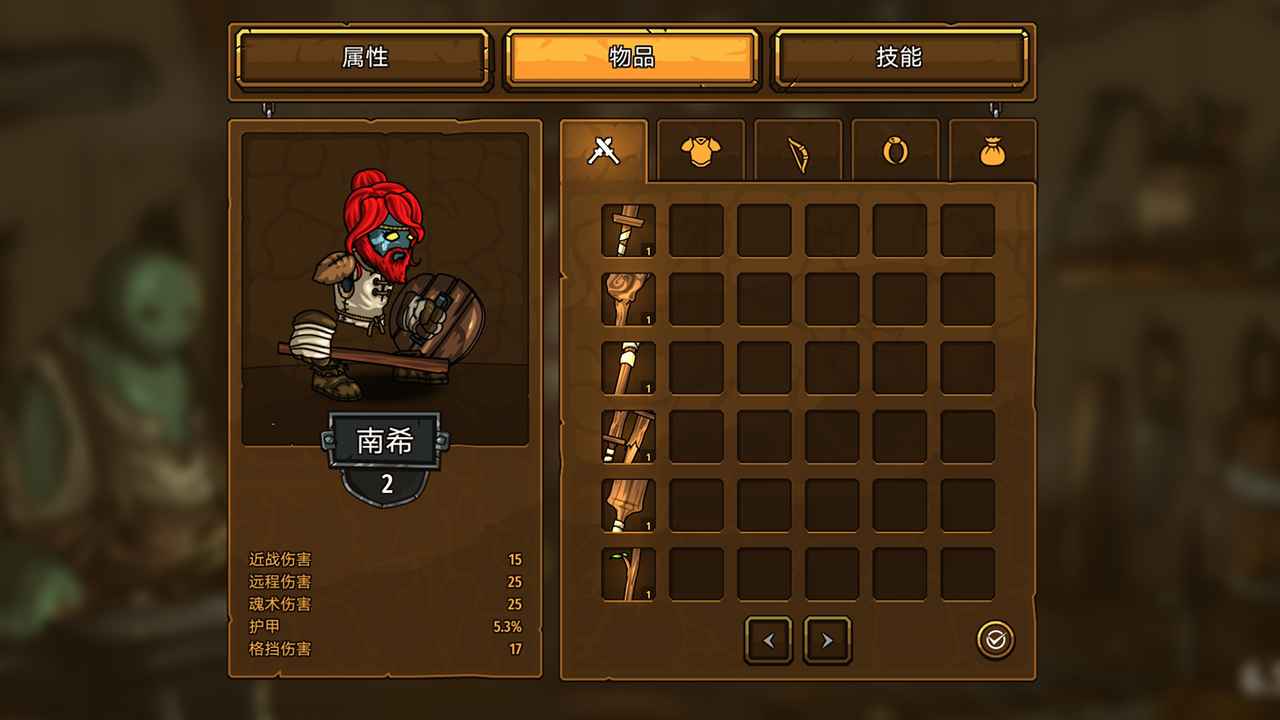Go to the next inventory page
The height and width of the screenshot is (720, 1280).
(826, 640)
